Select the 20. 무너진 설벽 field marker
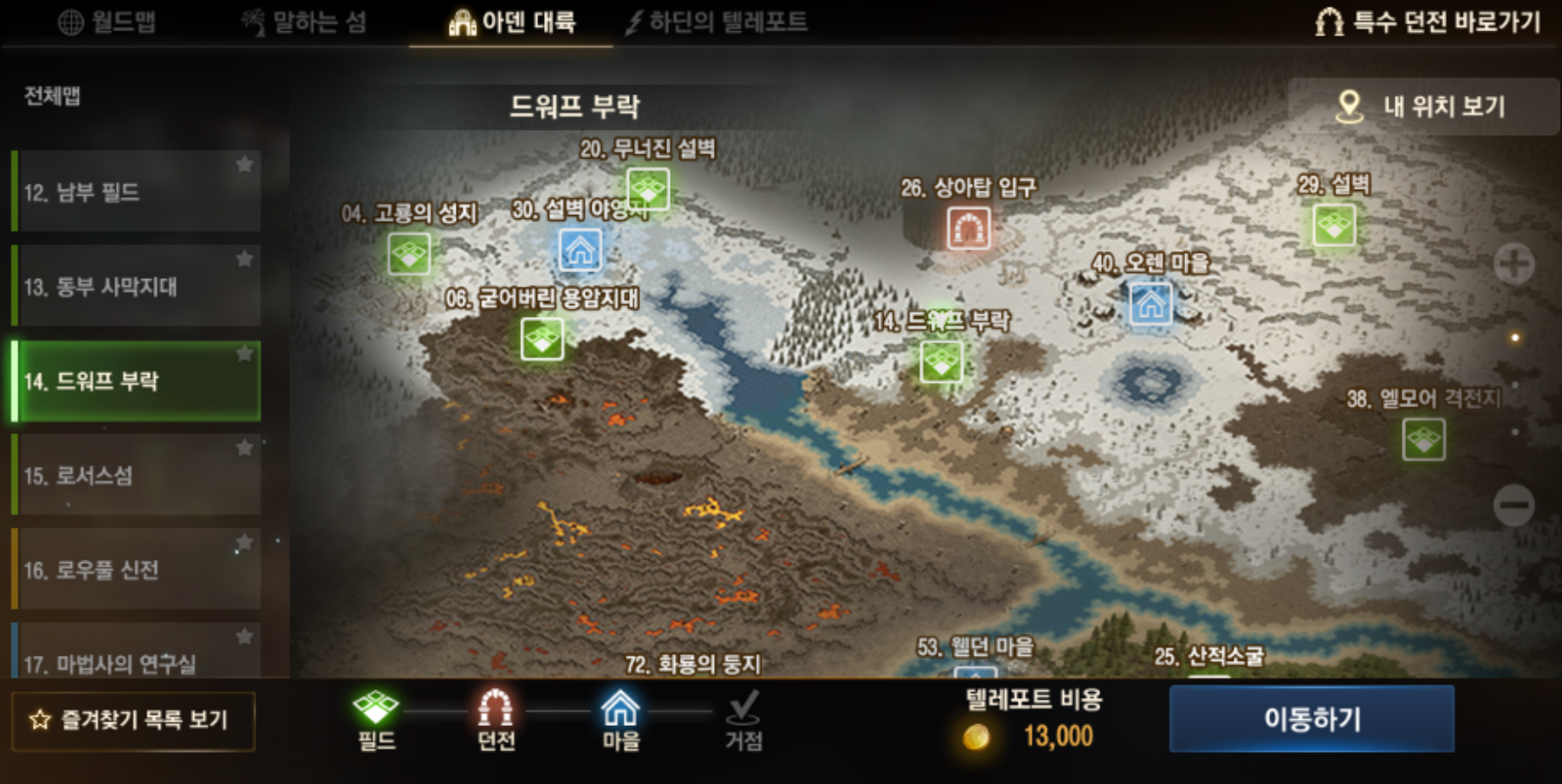This screenshot has height=784, width=1562. click(651, 189)
